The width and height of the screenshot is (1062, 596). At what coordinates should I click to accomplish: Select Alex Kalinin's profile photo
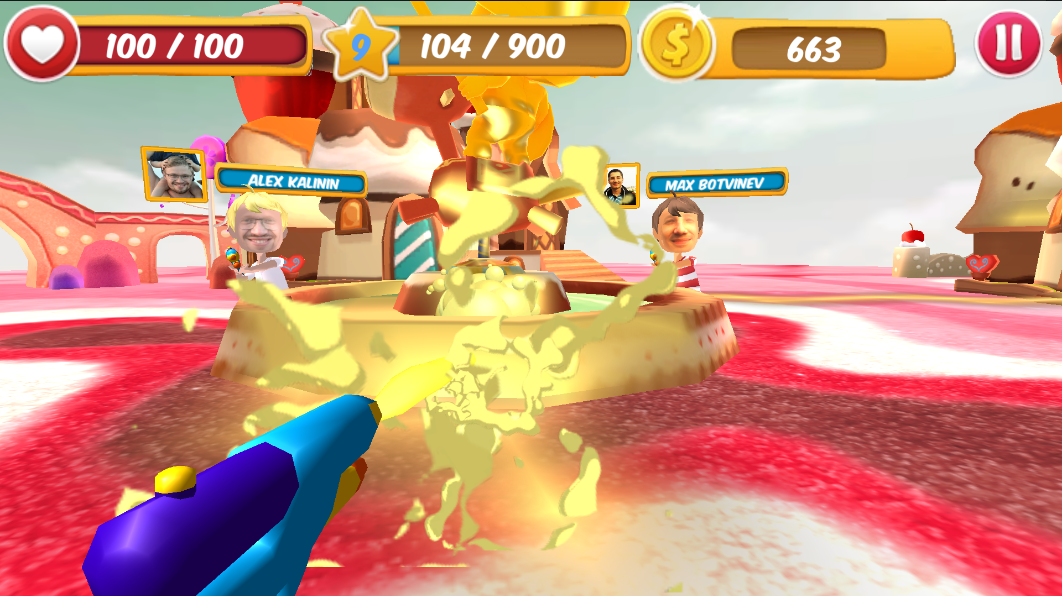click(x=174, y=174)
